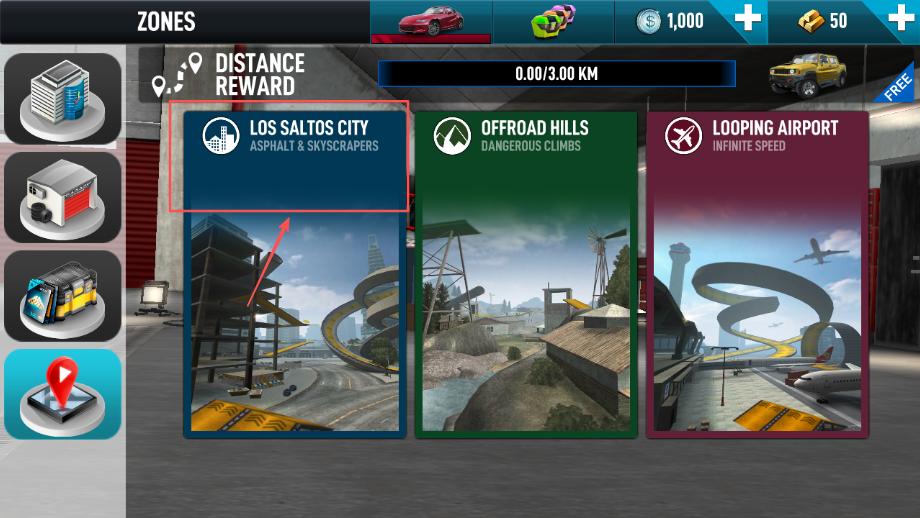
Task: Open the colored gift boxes tab
Action: pyautogui.click(x=554, y=21)
